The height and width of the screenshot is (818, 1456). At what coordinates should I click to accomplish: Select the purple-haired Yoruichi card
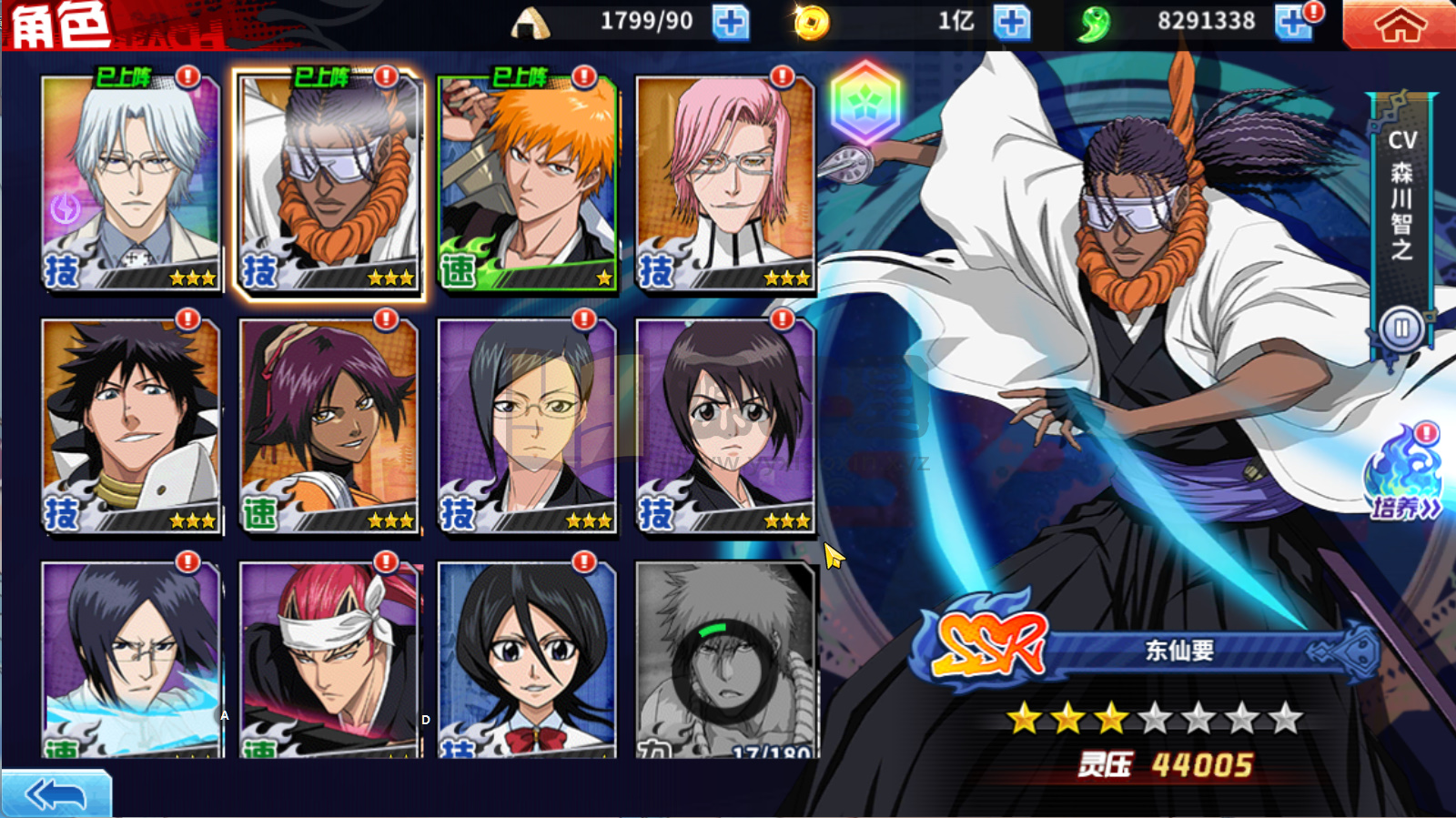(329, 426)
